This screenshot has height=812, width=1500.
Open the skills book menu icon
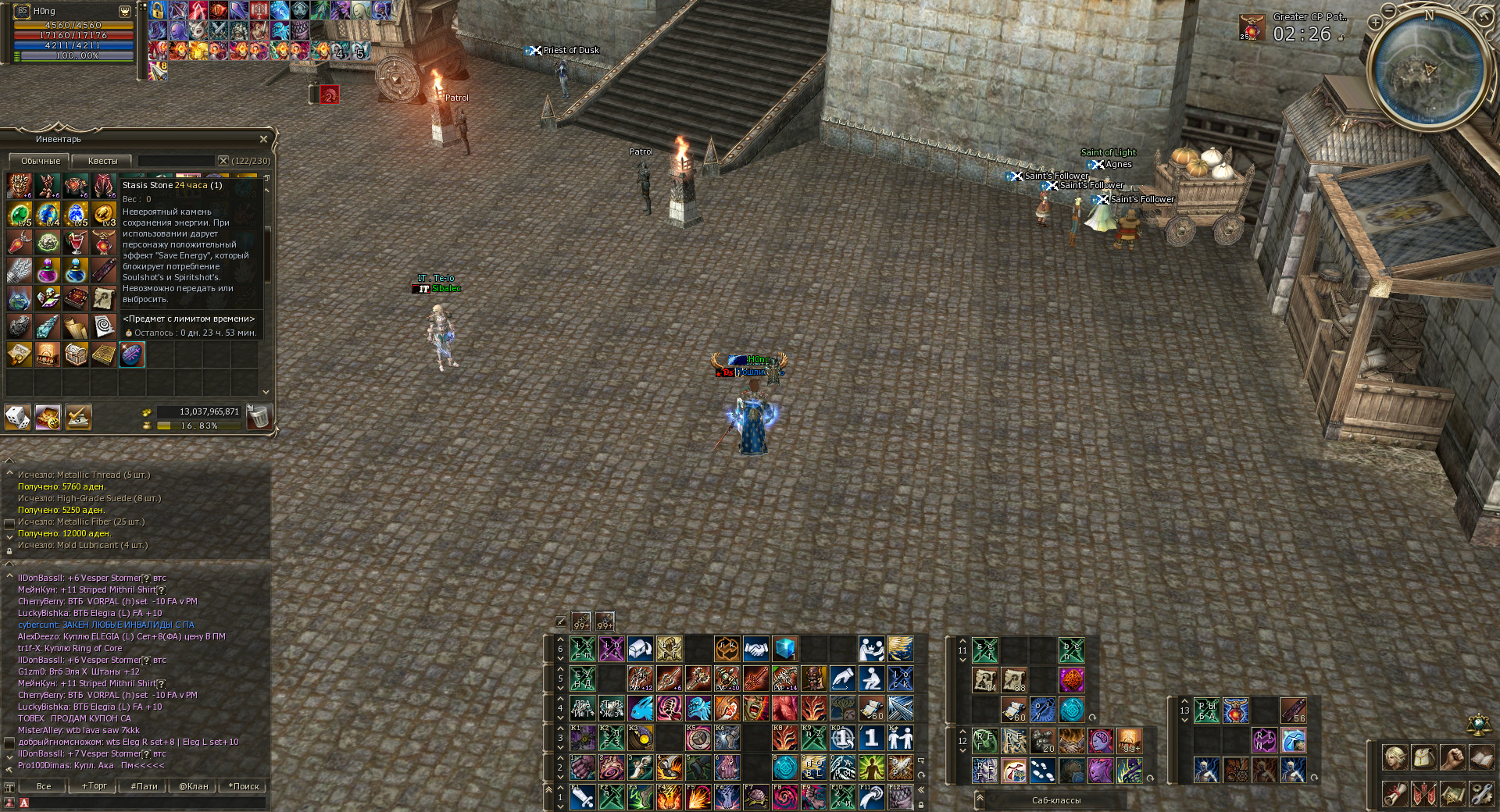[x=1482, y=757]
